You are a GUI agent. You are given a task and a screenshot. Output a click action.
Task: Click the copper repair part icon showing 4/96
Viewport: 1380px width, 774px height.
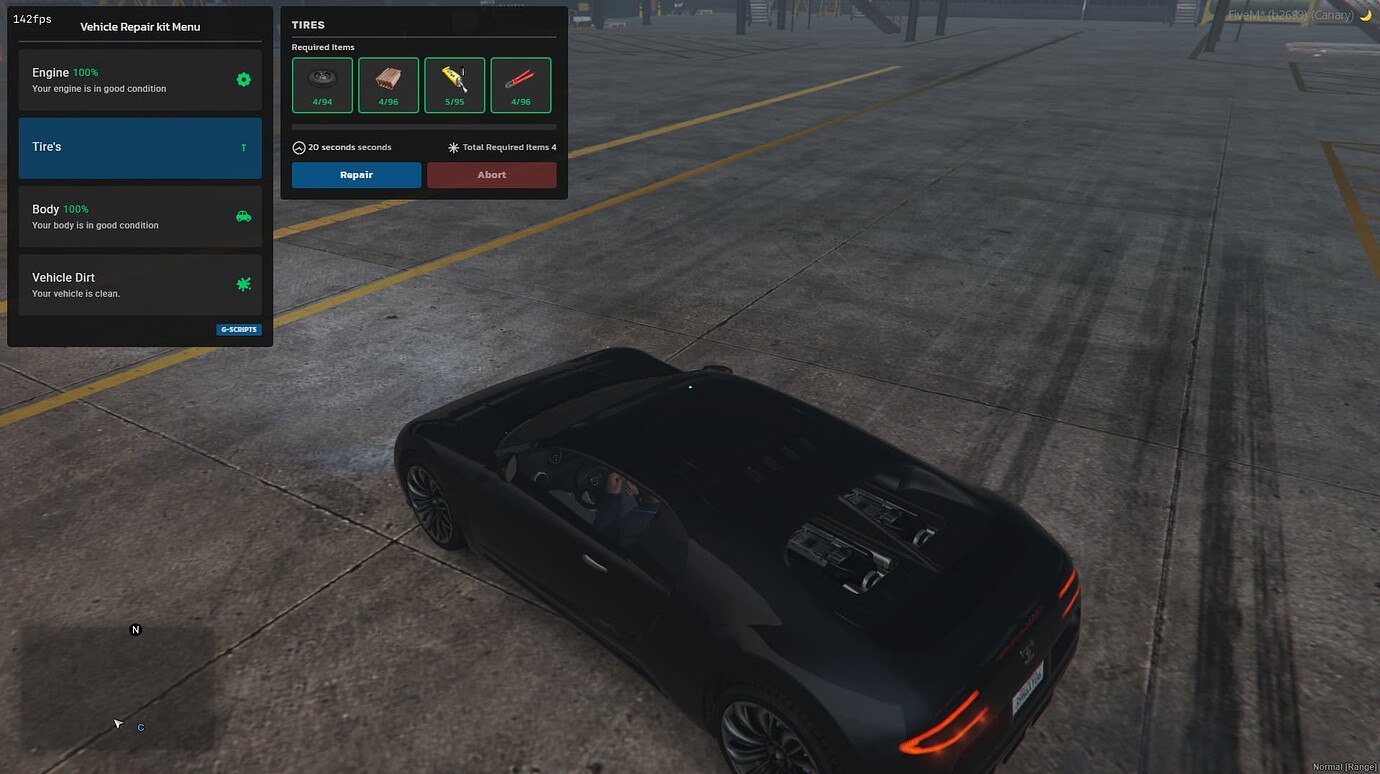pyautogui.click(x=388, y=84)
